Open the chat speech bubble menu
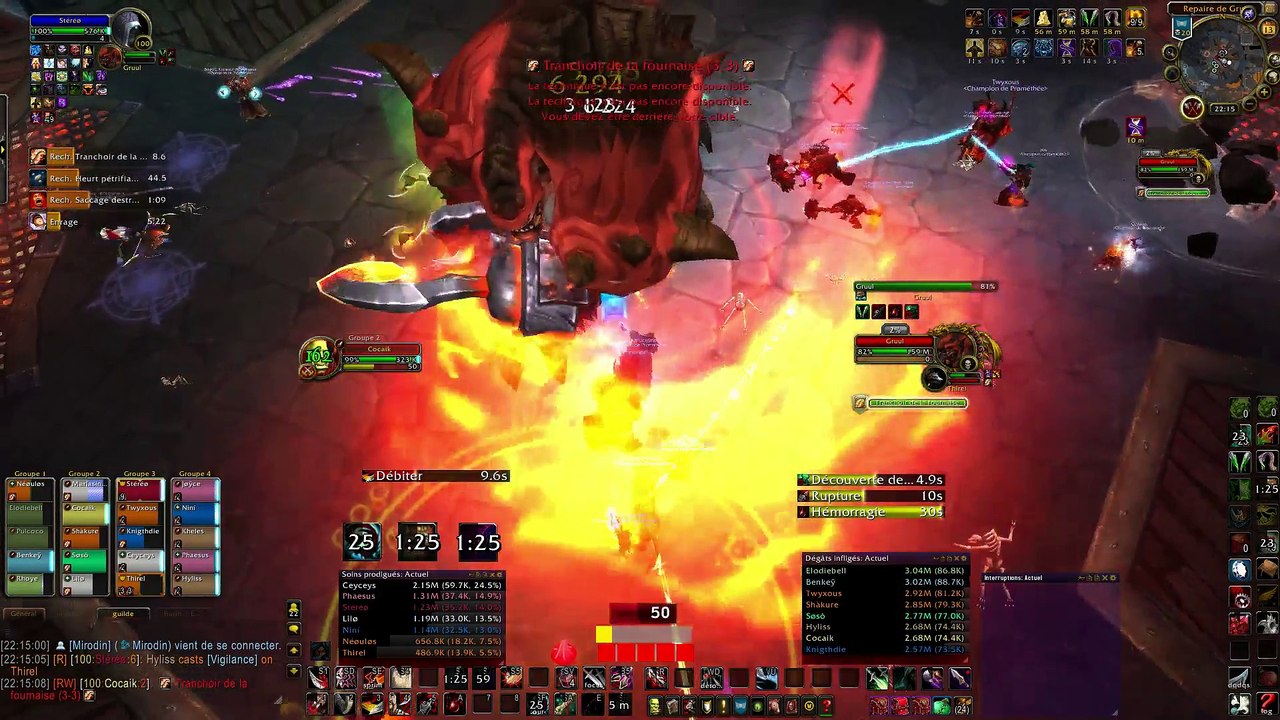 pyautogui.click(x=293, y=629)
